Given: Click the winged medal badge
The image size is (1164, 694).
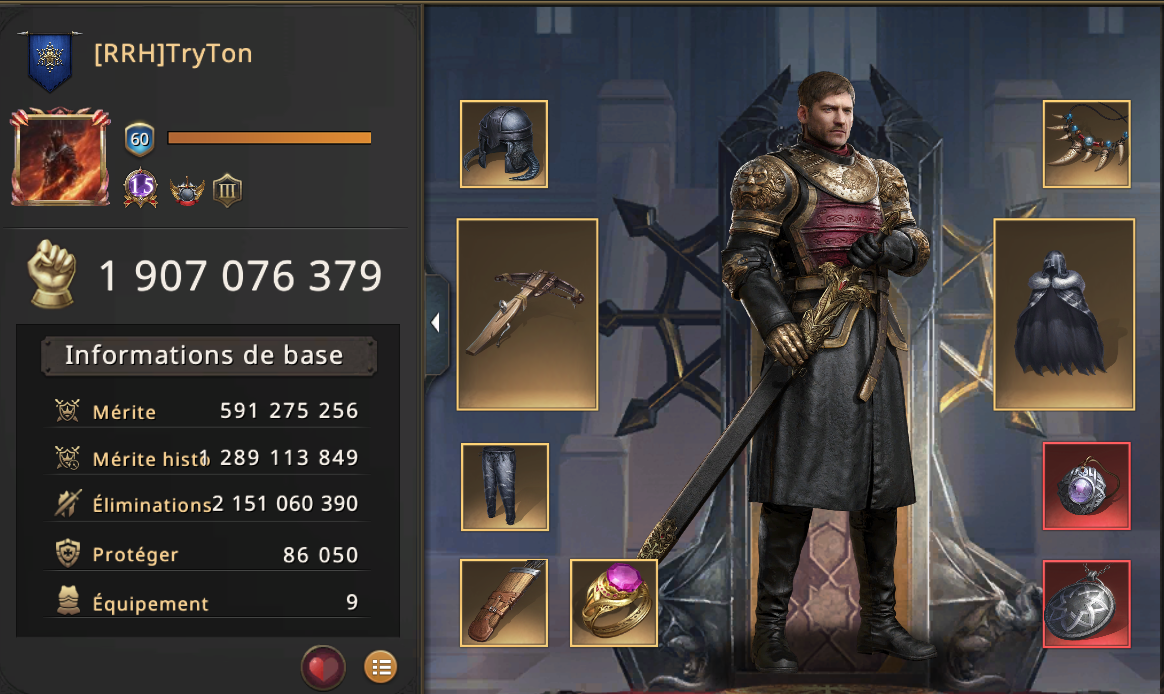Looking at the screenshot, I should click(187, 189).
